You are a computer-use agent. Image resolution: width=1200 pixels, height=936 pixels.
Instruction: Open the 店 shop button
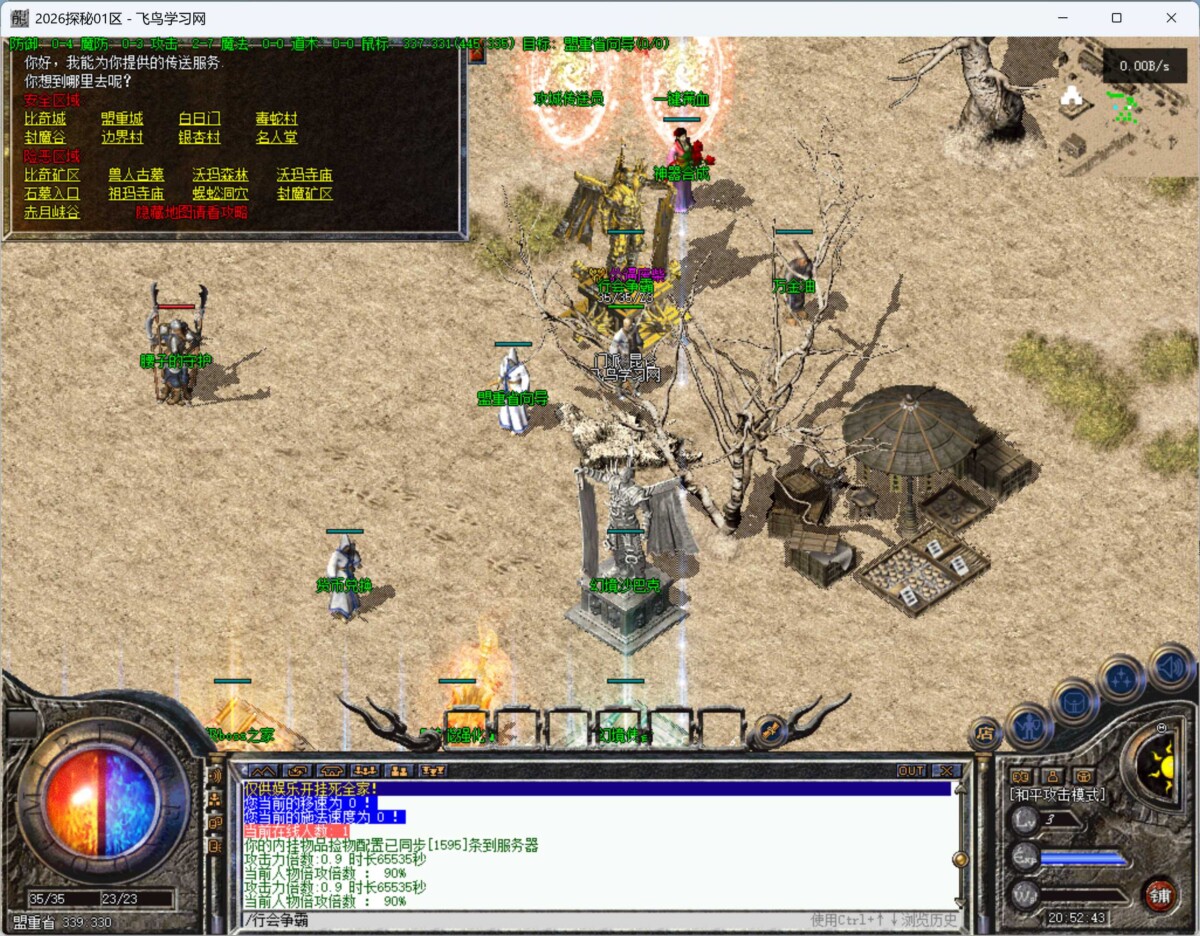point(984,733)
